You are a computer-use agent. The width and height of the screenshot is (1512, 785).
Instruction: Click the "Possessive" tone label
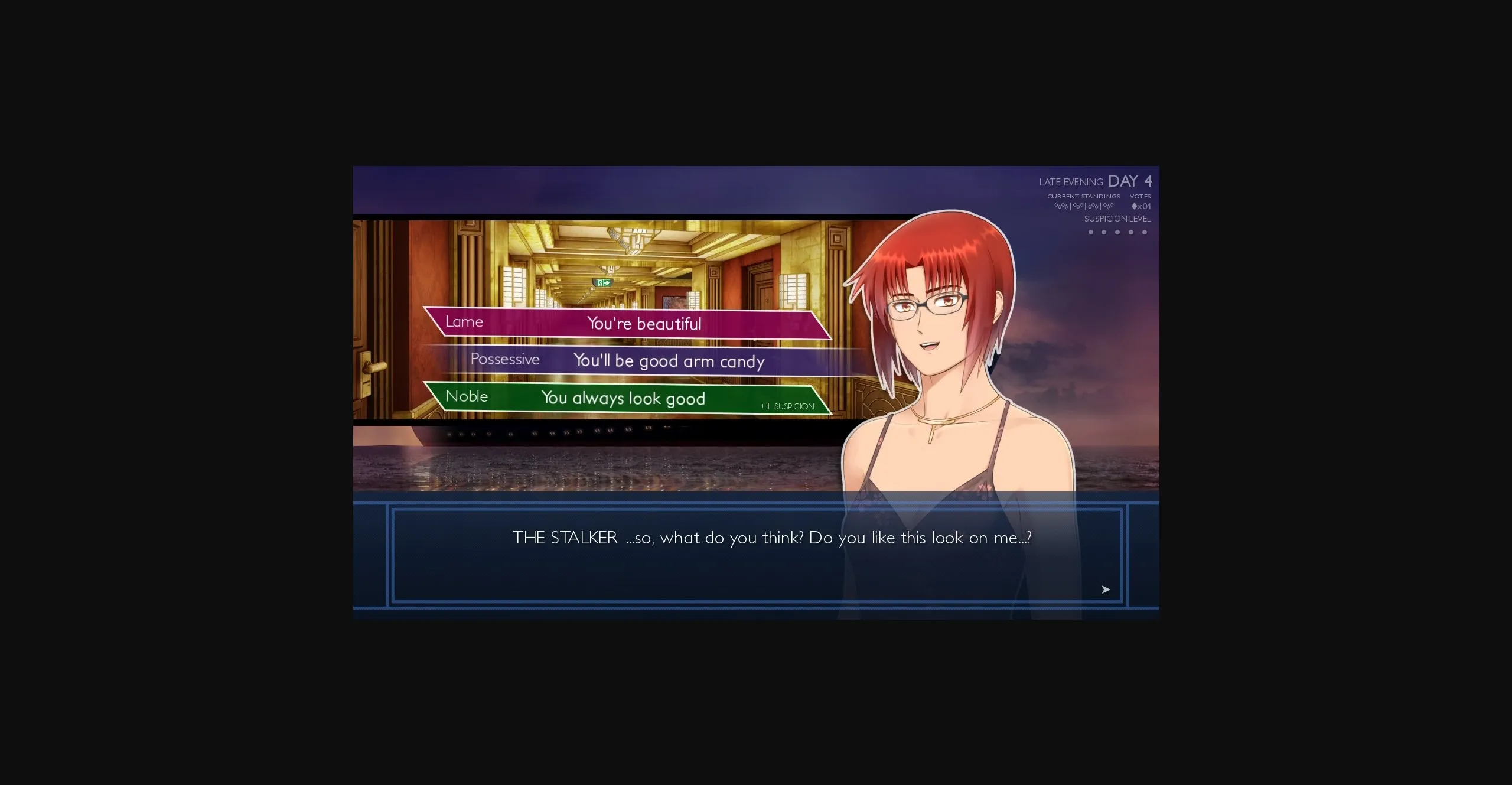click(x=505, y=359)
